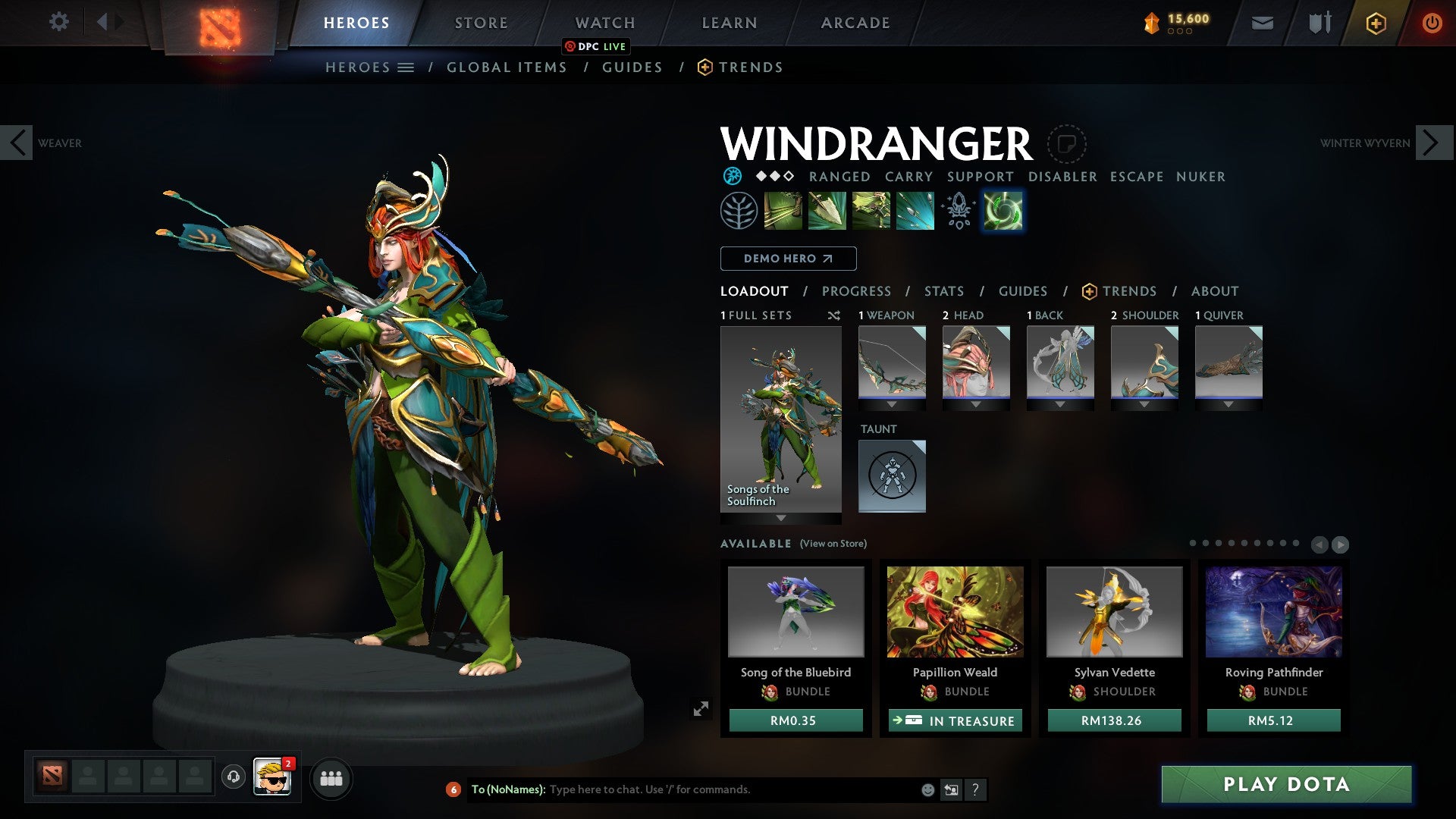
Task: View Windranger's Stats tab
Action: tap(943, 291)
